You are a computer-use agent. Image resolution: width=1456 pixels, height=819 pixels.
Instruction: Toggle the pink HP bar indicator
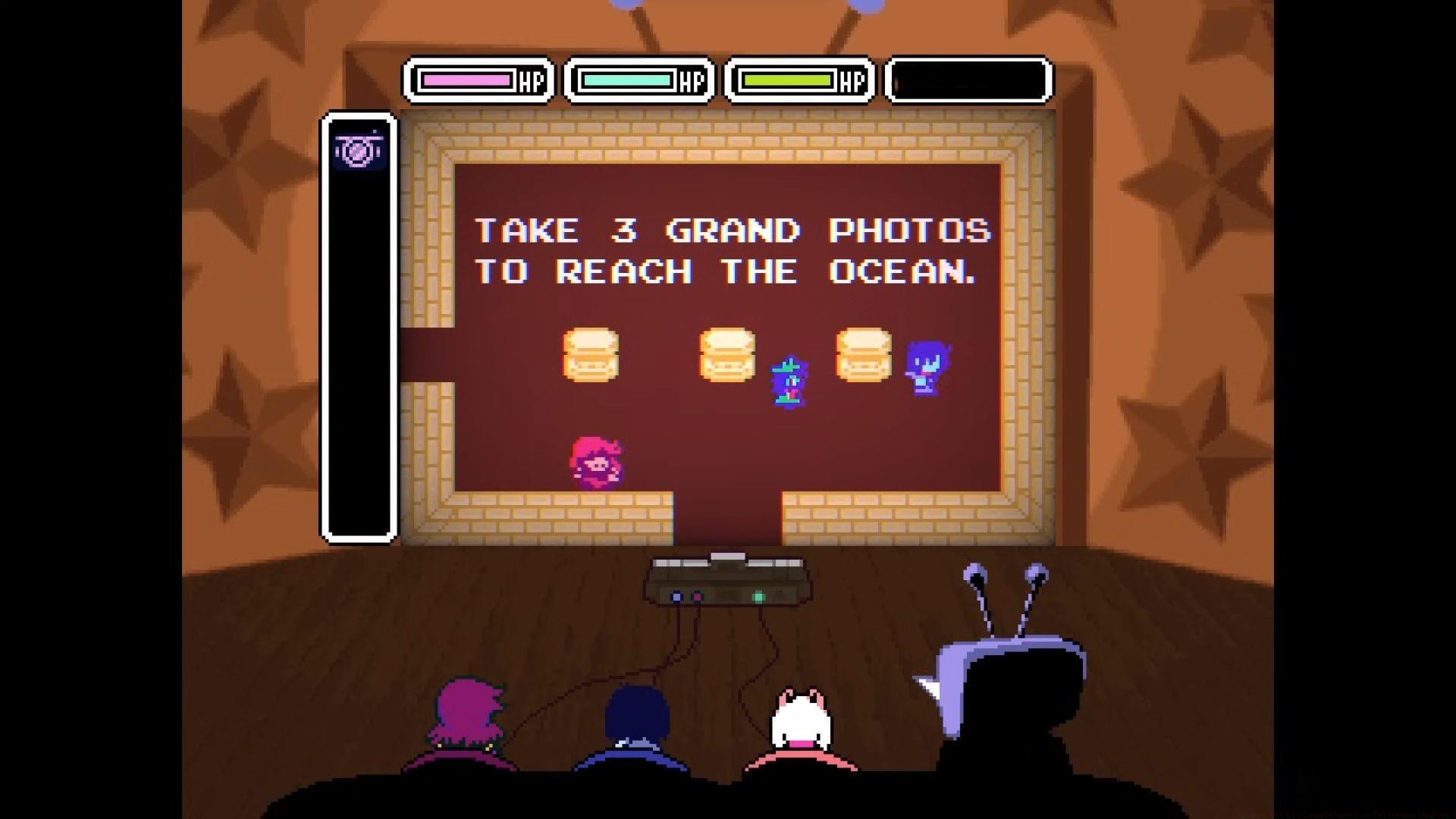tap(468, 77)
